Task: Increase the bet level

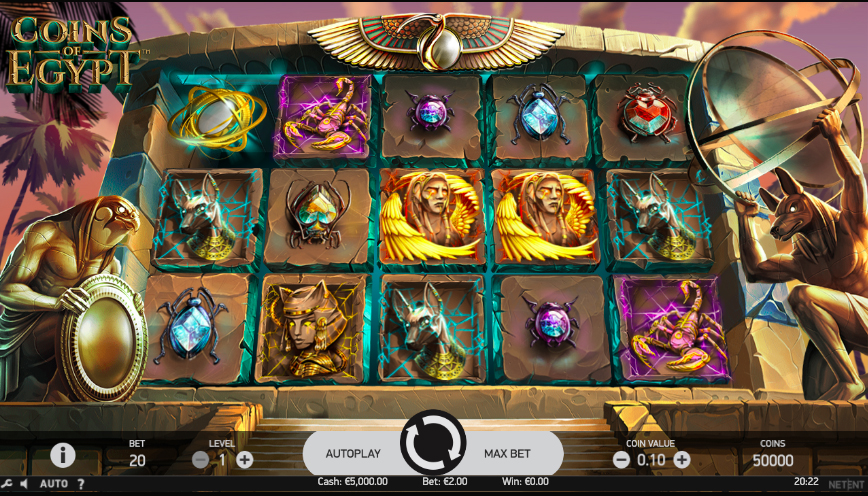Action: (x=245, y=460)
